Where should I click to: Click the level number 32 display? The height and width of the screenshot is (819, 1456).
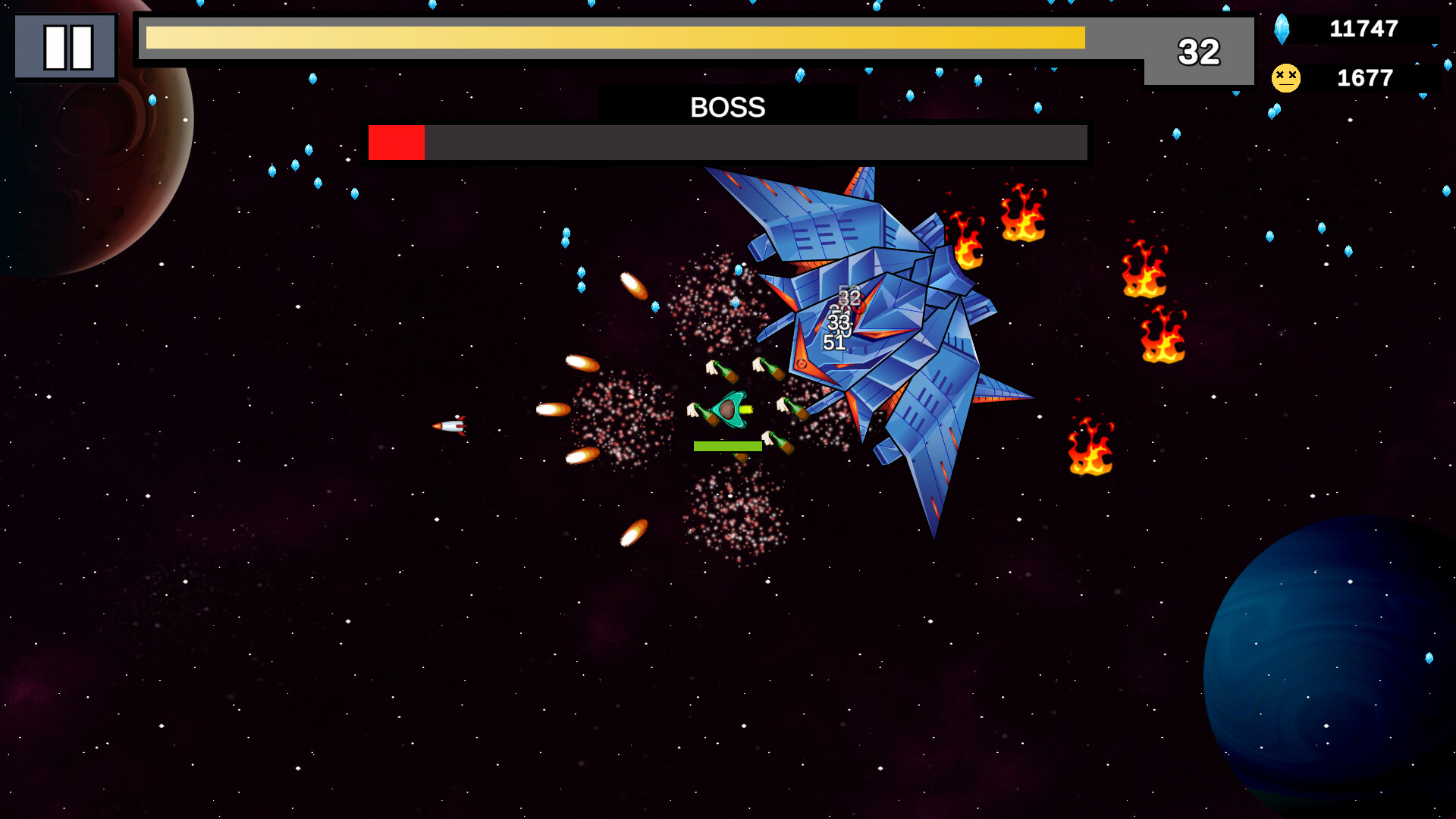pyautogui.click(x=1198, y=53)
